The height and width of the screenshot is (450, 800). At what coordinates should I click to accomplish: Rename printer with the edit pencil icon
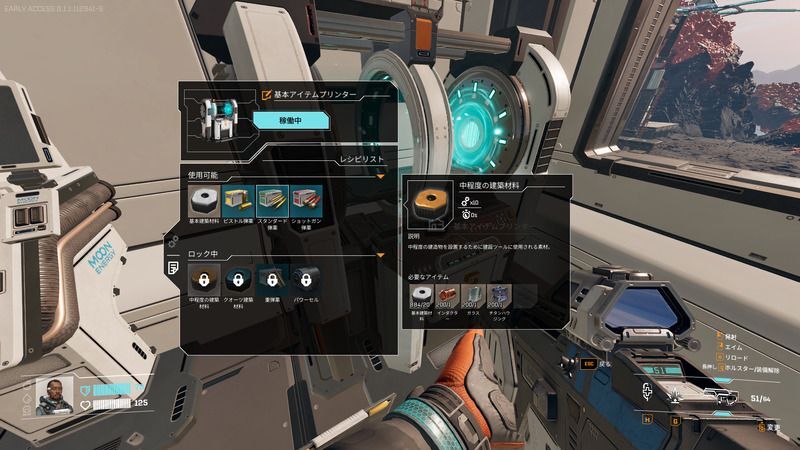(x=266, y=95)
